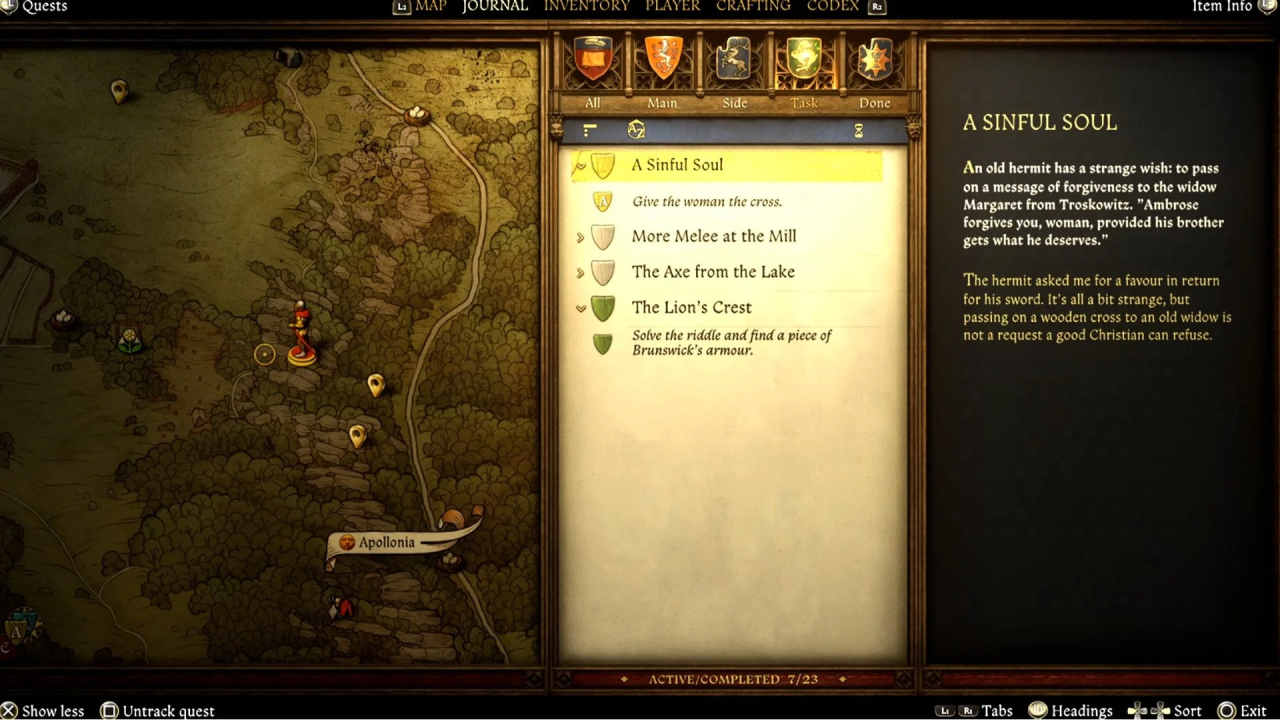Select the Task quests filter

point(804,70)
